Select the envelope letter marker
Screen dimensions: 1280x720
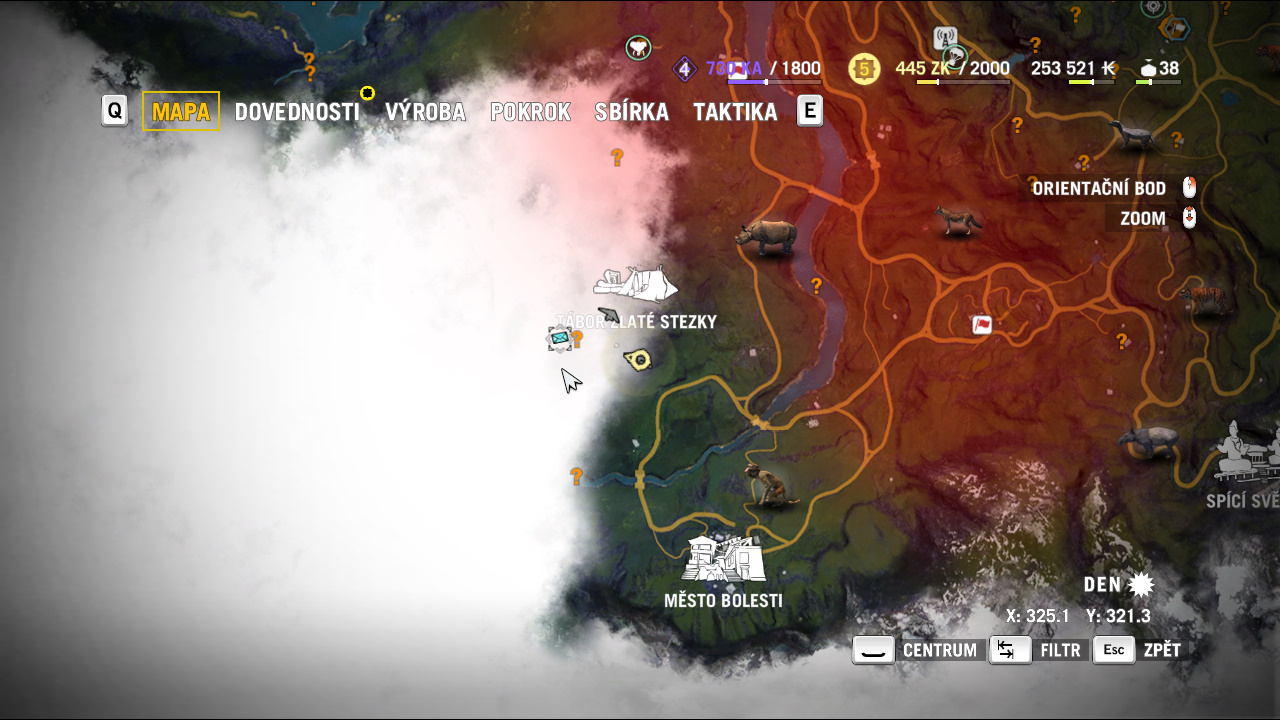[x=560, y=339]
